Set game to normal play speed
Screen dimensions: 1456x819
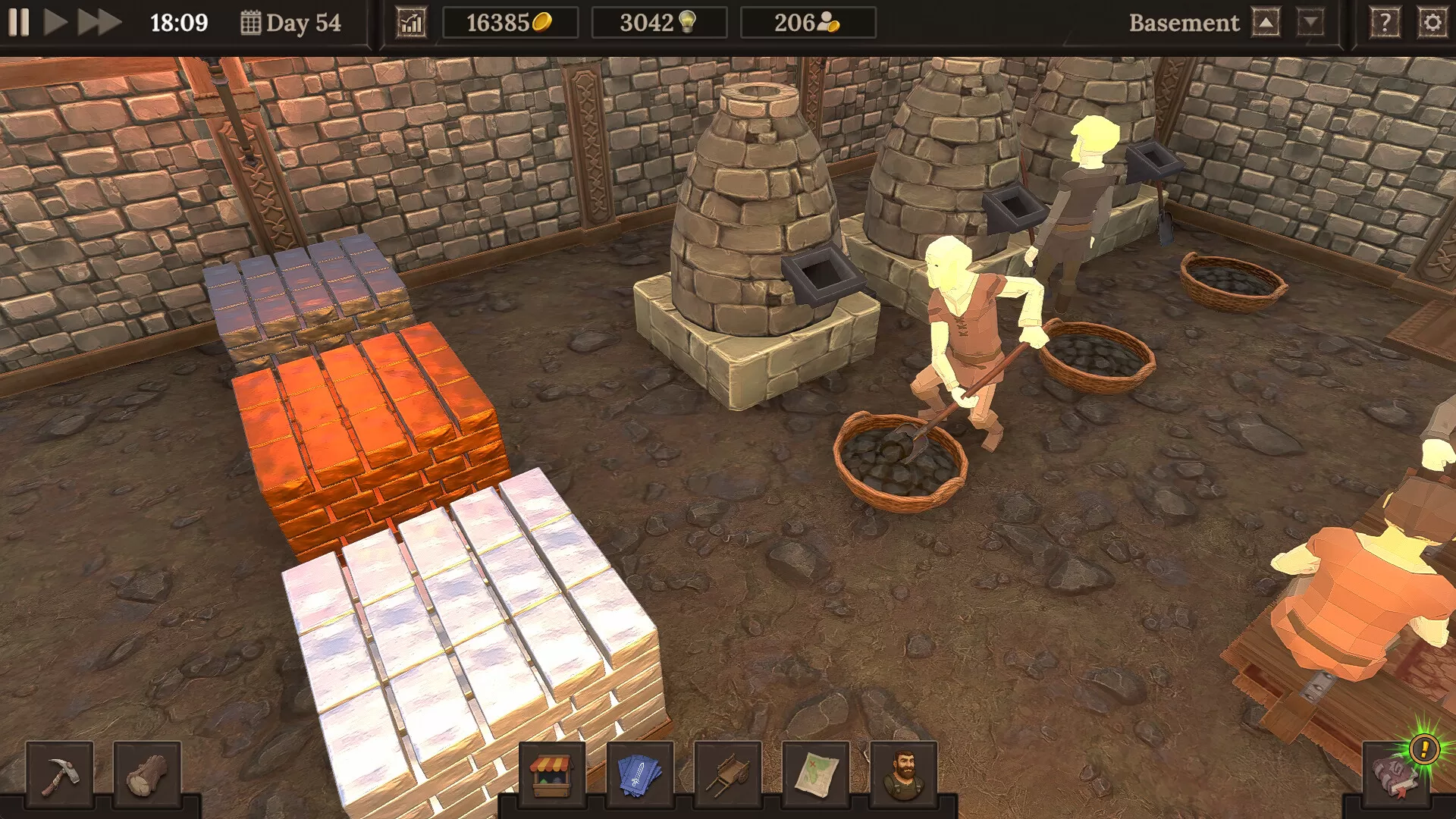[x=54, y=23]
